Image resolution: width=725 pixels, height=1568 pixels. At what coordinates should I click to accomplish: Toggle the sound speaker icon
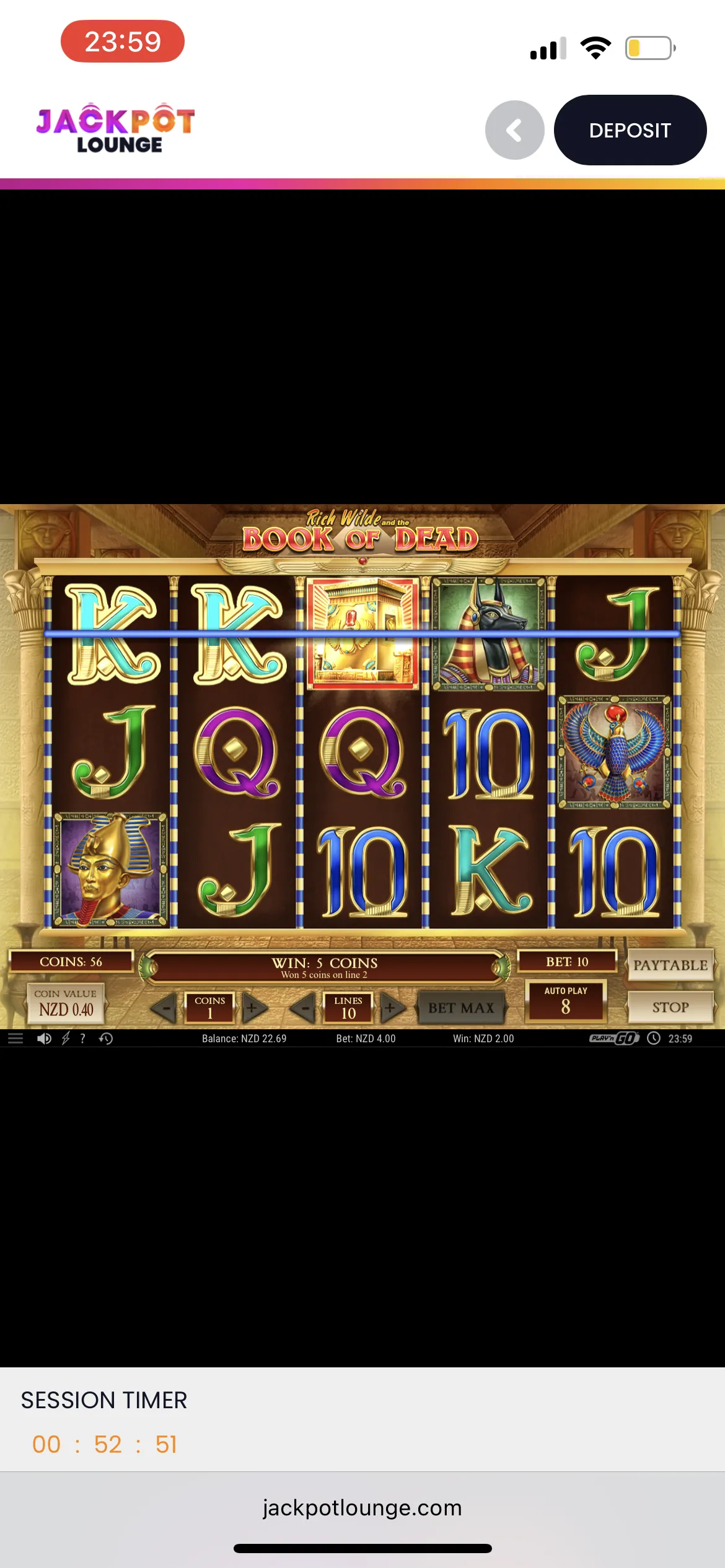pos(44,1039)
